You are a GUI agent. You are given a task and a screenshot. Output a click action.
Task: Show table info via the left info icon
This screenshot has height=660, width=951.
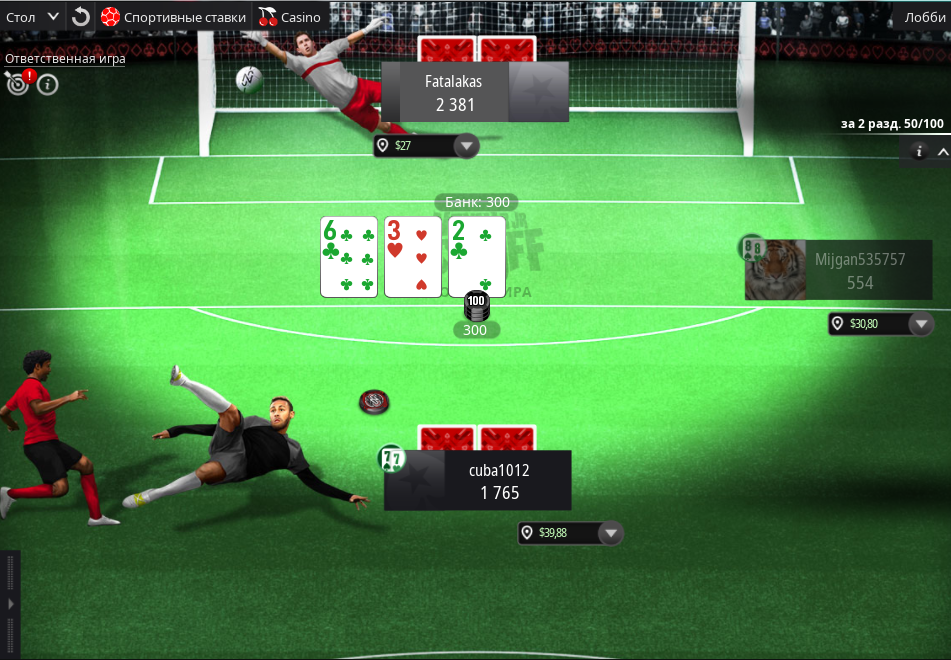point(47,84)
